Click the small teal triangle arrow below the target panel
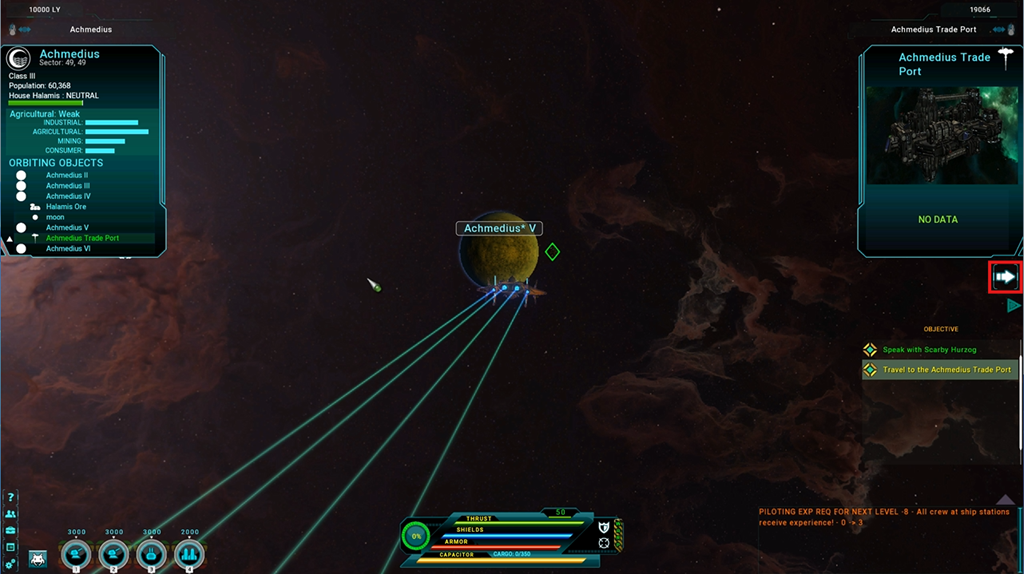The height and width of the screenshot is (574, 1024). tap(1014, 306)
